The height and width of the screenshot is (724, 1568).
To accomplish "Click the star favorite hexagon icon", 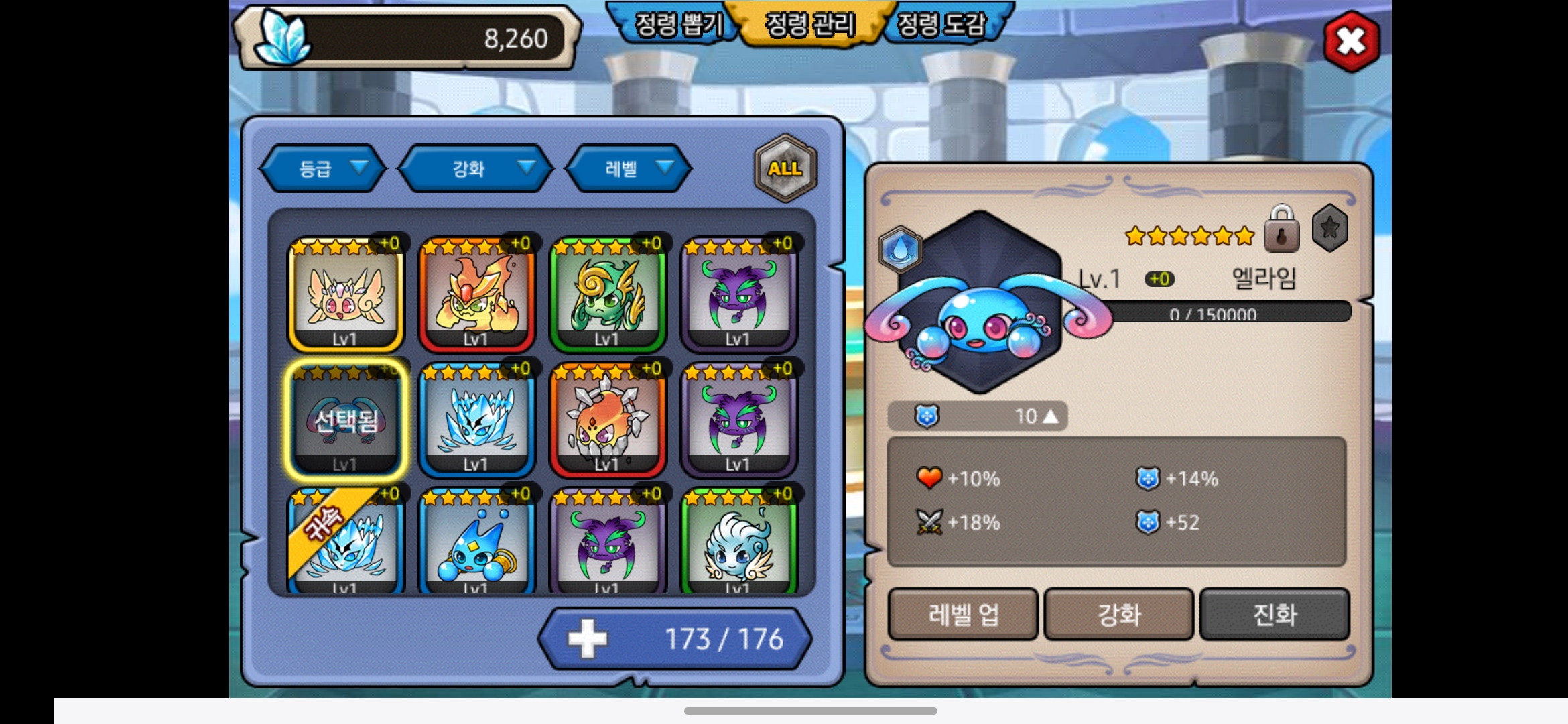I will (1329, 229).
